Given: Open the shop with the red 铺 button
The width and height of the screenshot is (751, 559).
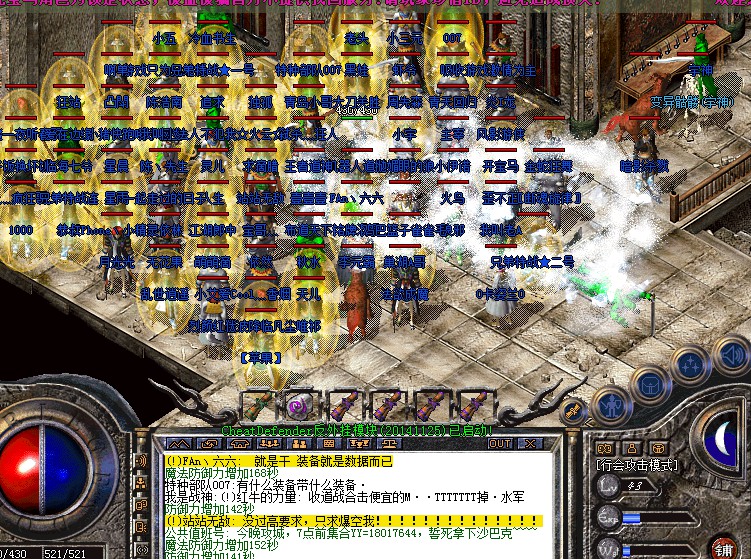Looking at the screenshot, I should pyautogui.click(x=725, y=549).
